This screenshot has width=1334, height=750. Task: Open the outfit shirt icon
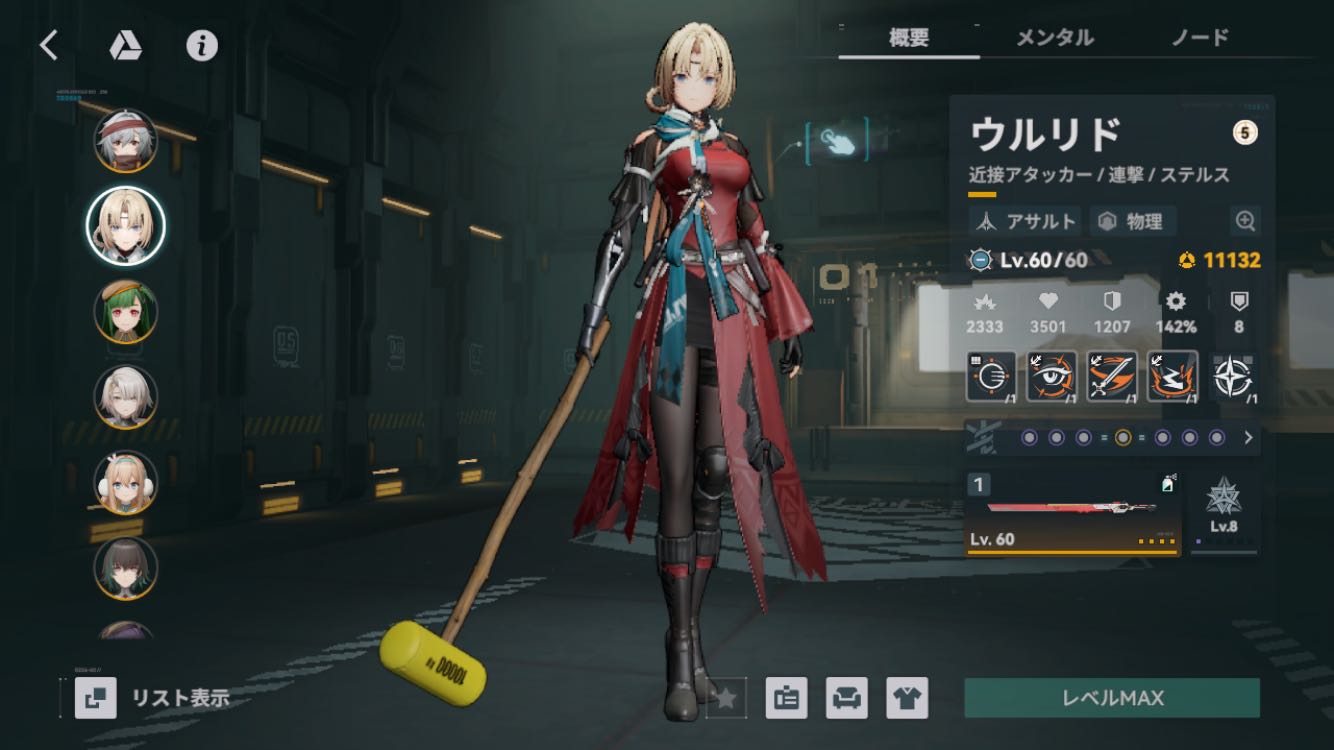[907, 698]
